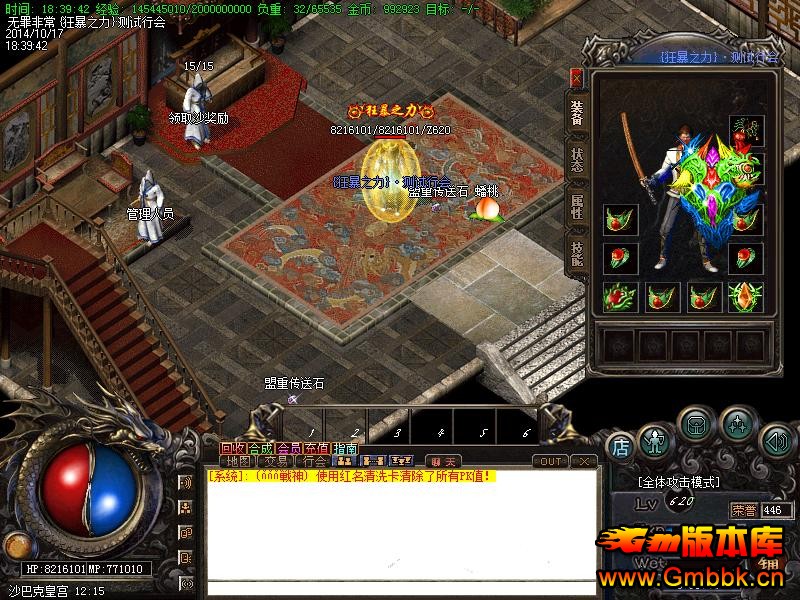Image resolution: width=800 pixels, height=600 pixels.
Task: Close the character equipment panel
Action: coord(576,77)
